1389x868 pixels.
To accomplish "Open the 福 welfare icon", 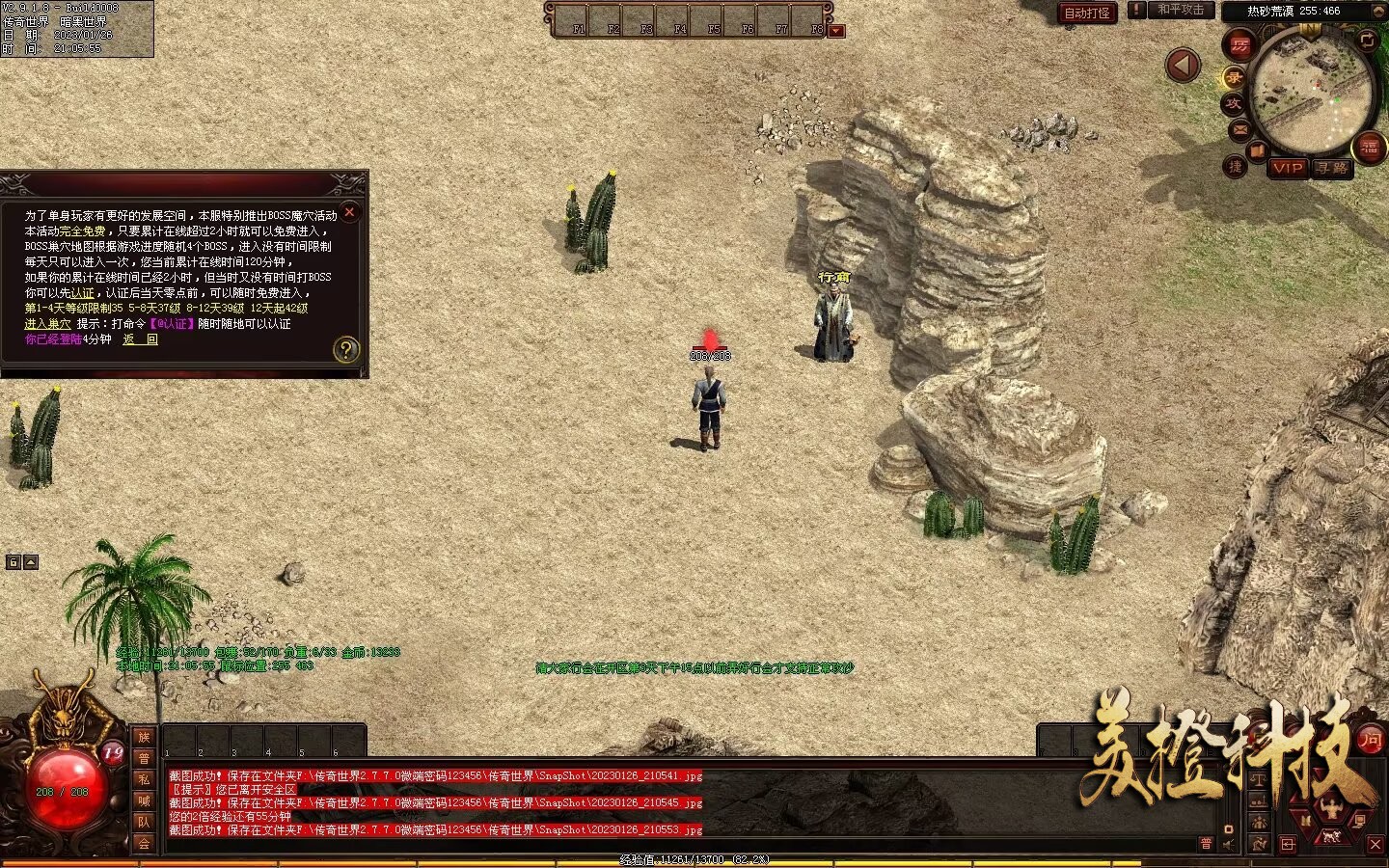I will [x=1370, y=148].
